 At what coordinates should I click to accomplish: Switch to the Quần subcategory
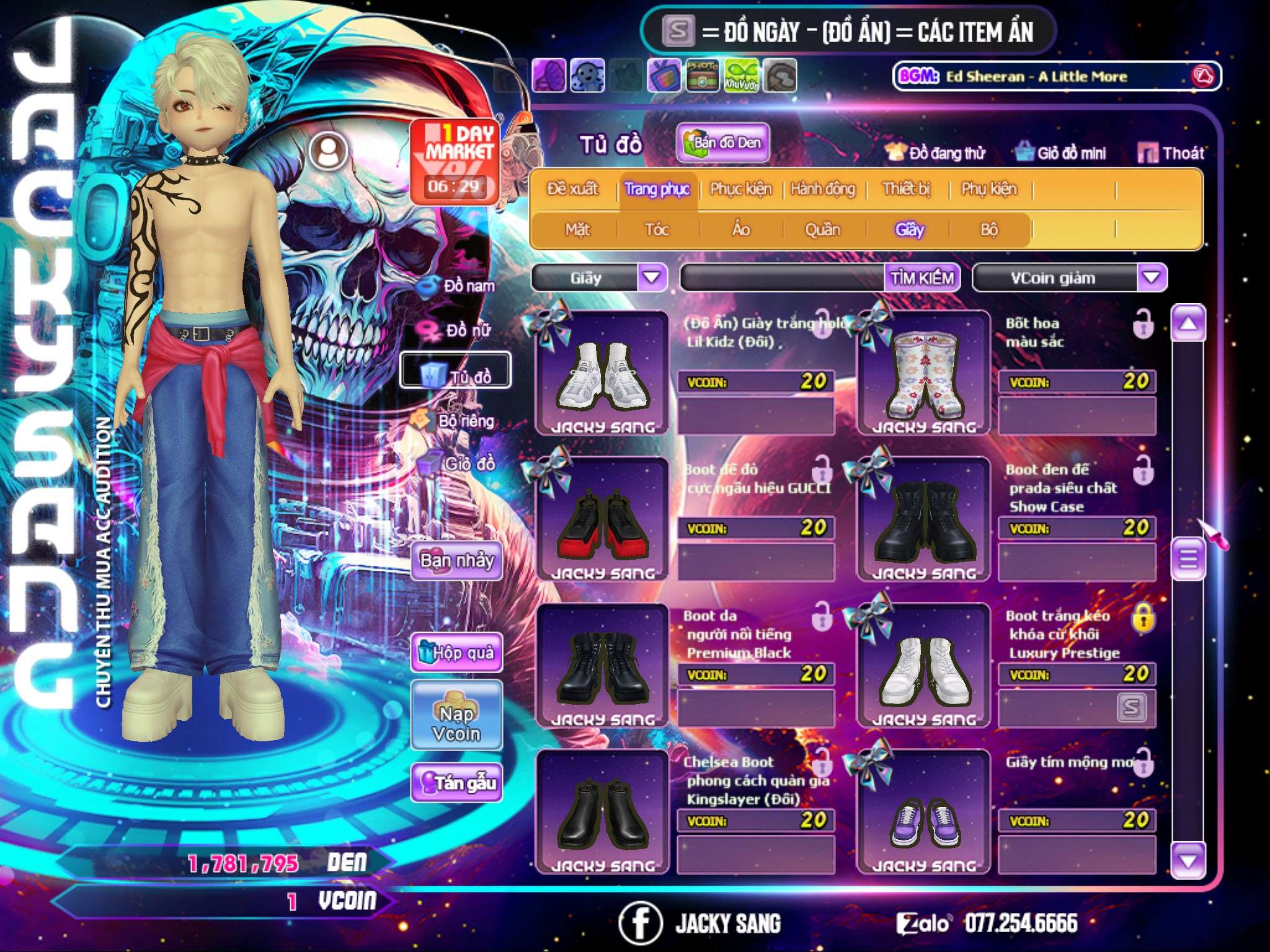822,230
